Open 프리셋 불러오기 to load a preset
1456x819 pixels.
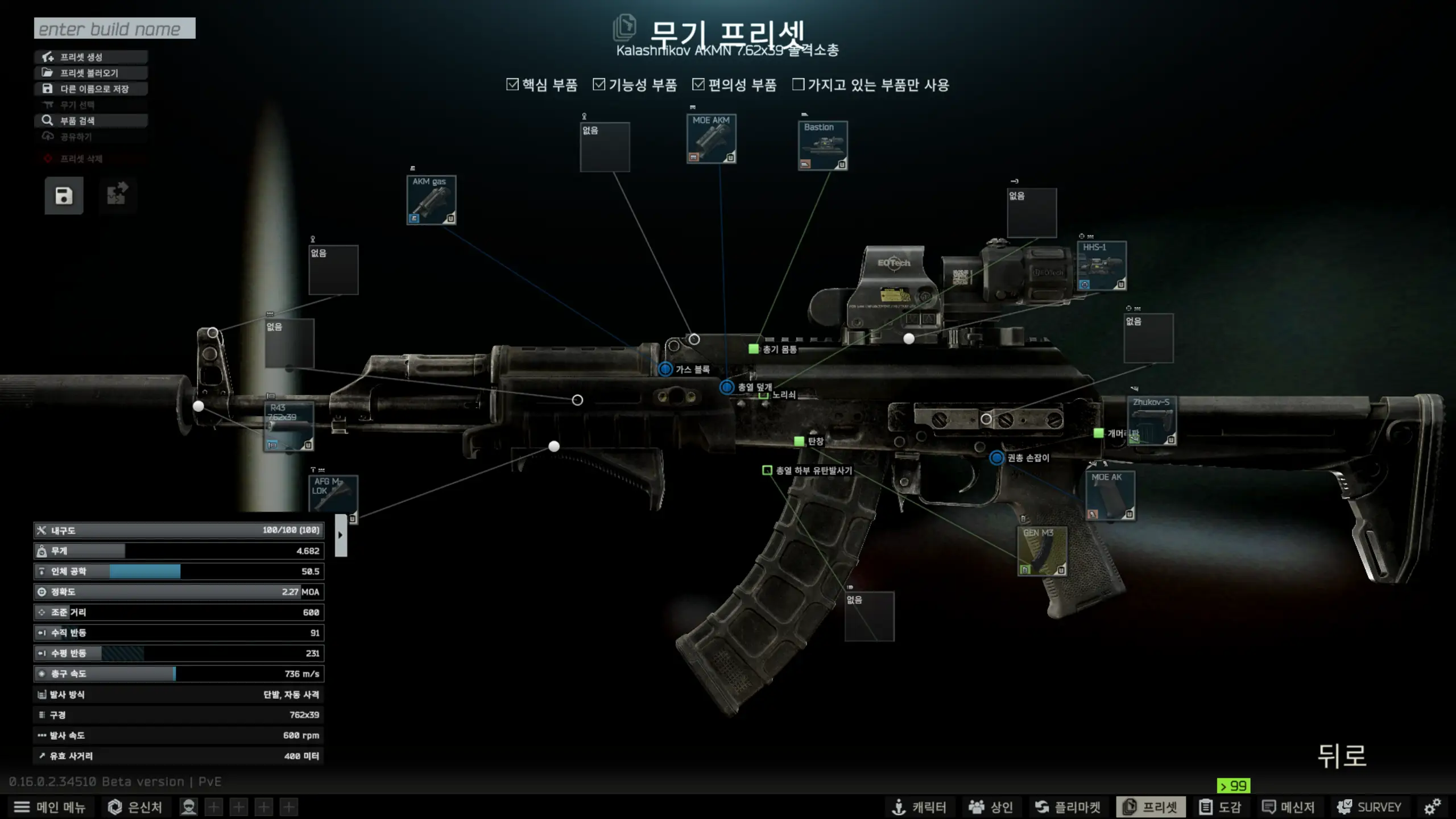click(x=91, y=73)
